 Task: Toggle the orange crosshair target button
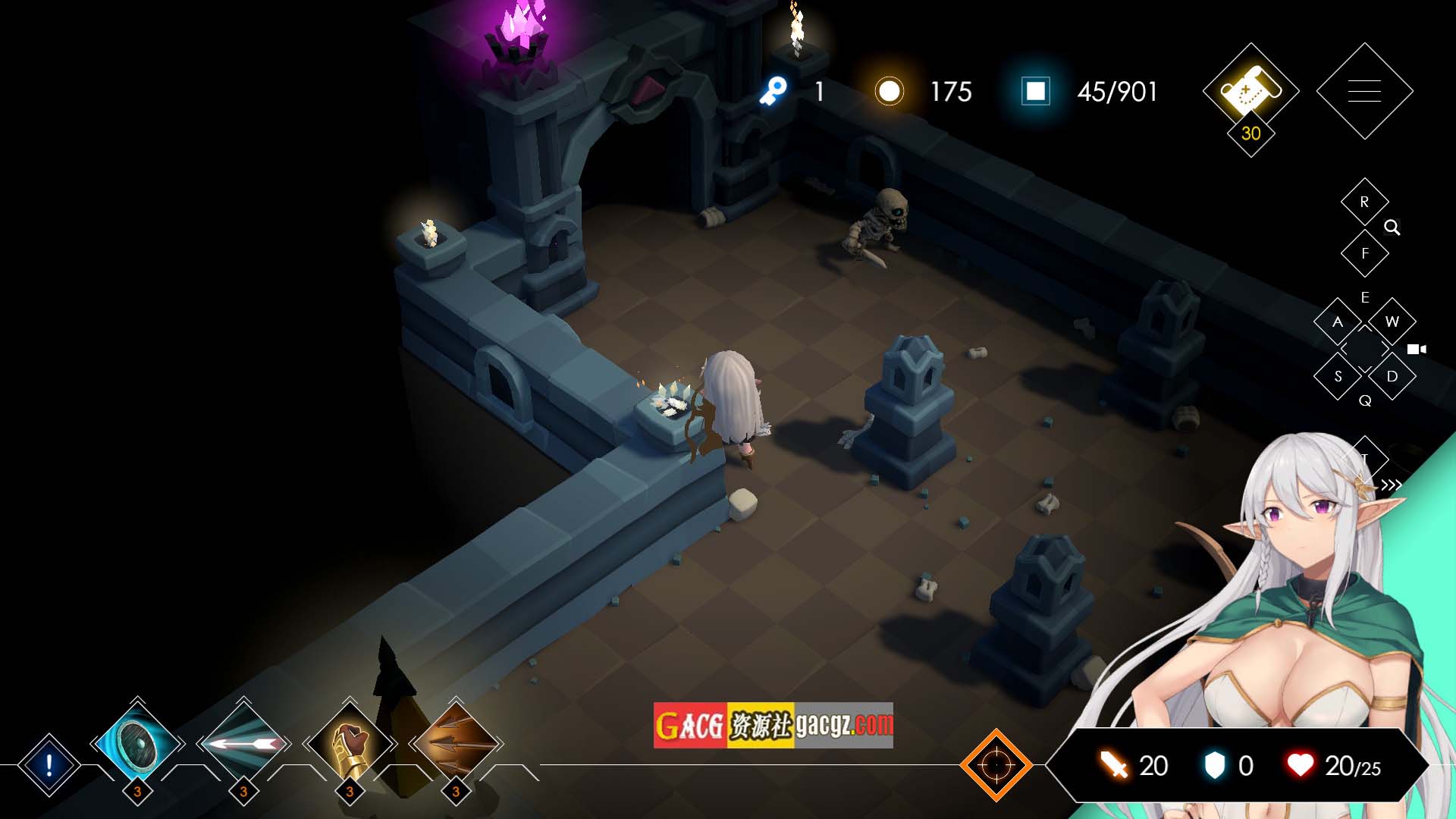pos(996,765)
